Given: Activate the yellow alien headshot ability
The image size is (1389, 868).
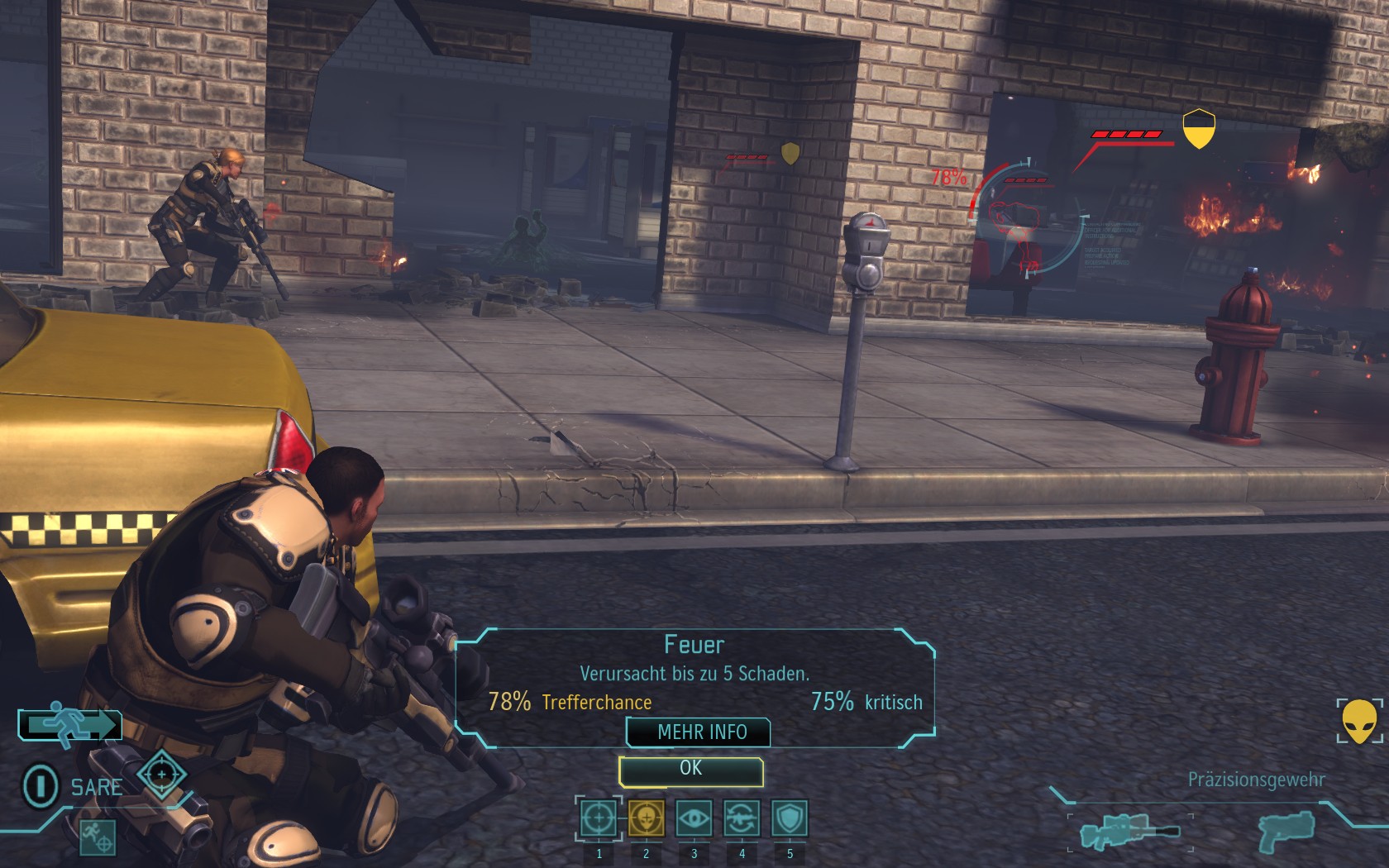Looking at the screenshot, I should (x=646, y=818).
